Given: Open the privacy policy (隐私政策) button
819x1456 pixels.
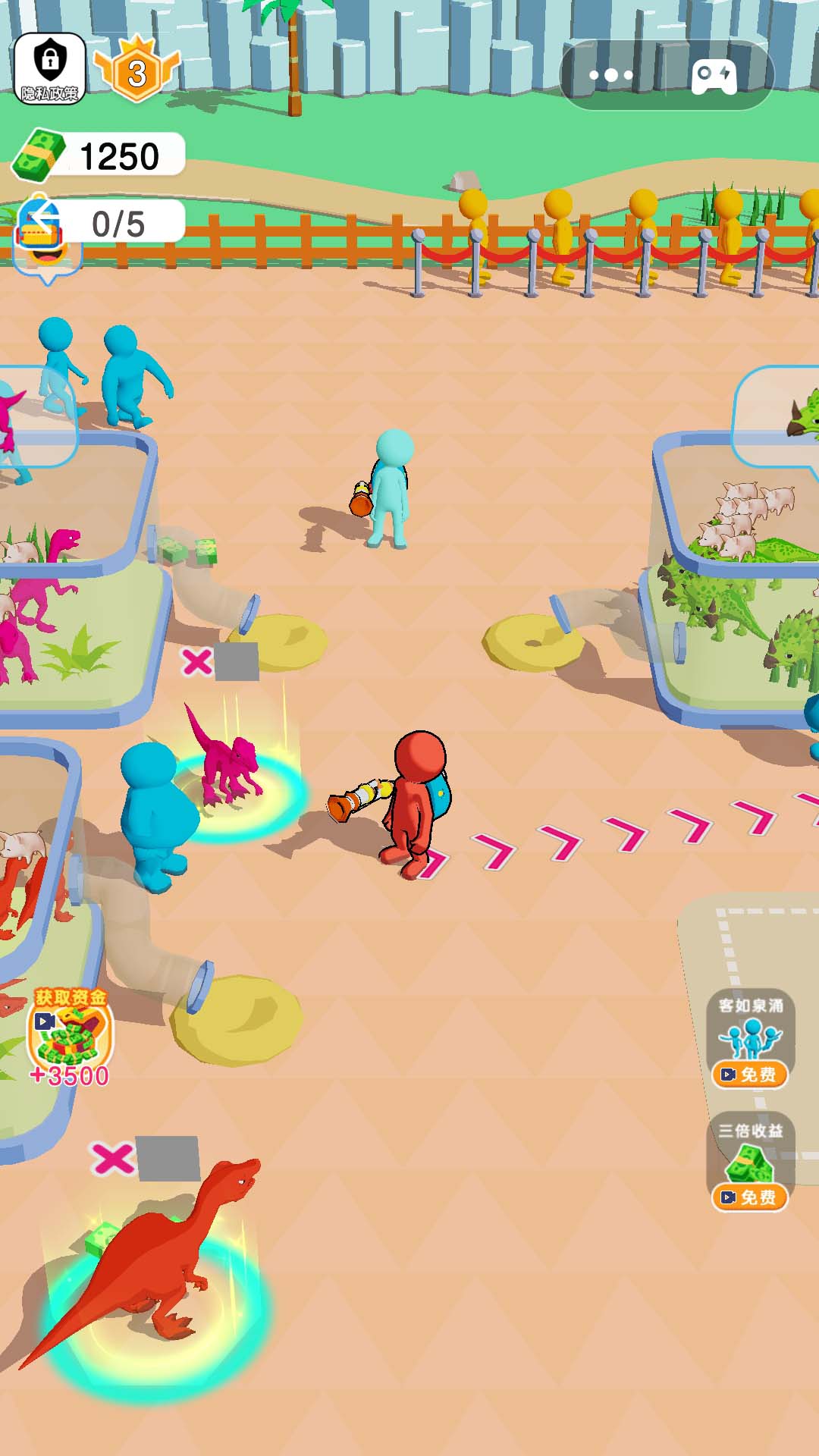Looking at the screenshot, I should tap(50, 69).
